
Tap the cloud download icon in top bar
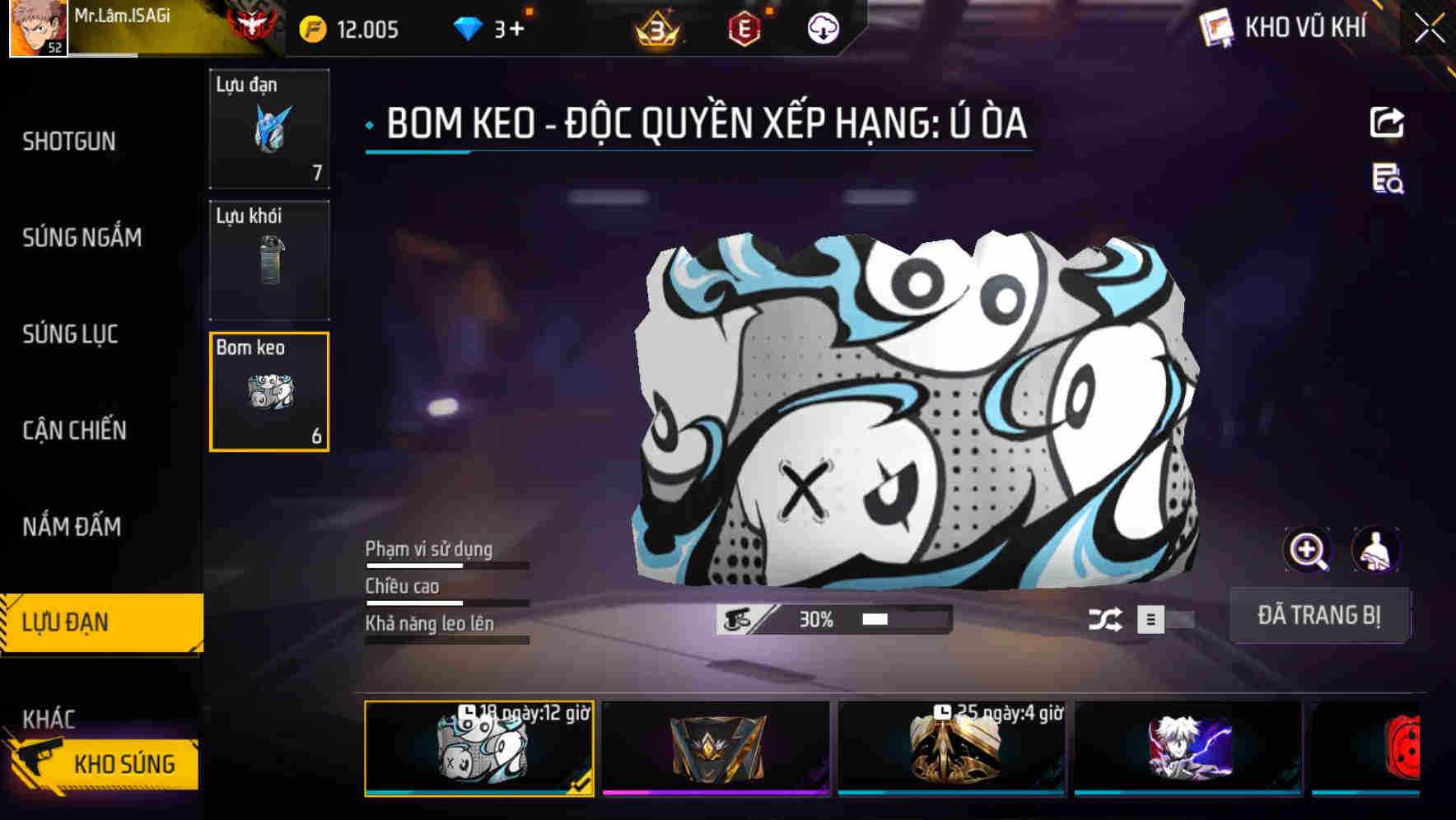(x=822, y=30)
